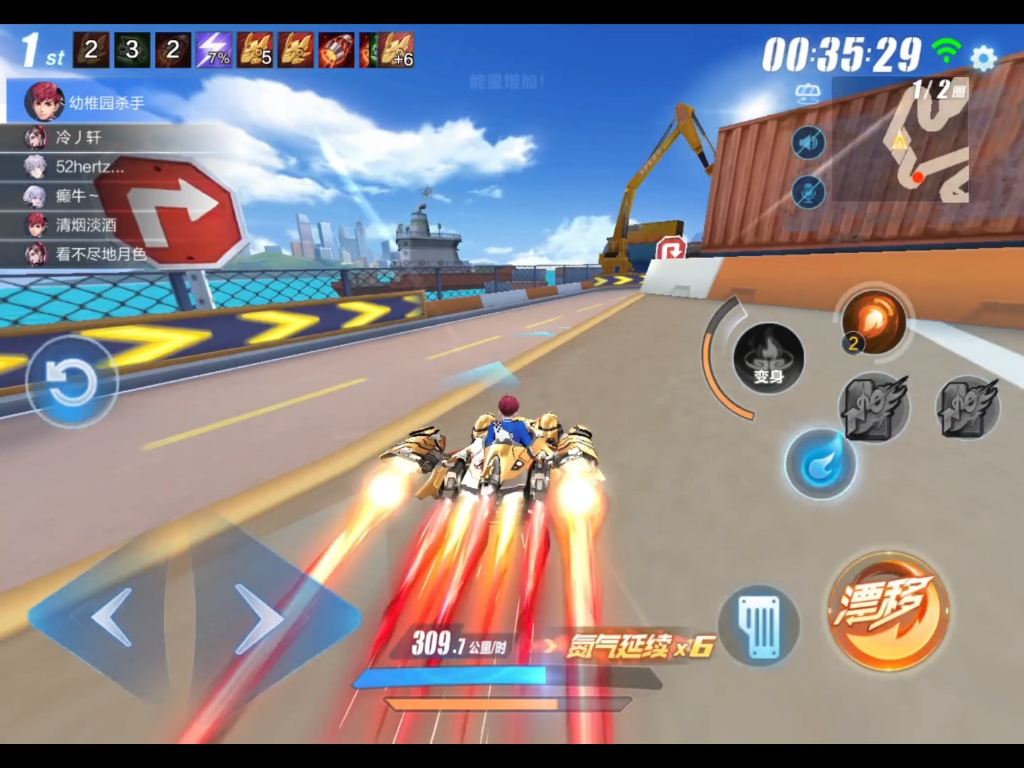Steer right with the right arrow
The image size is (1024, 768).
pos(258,618)
